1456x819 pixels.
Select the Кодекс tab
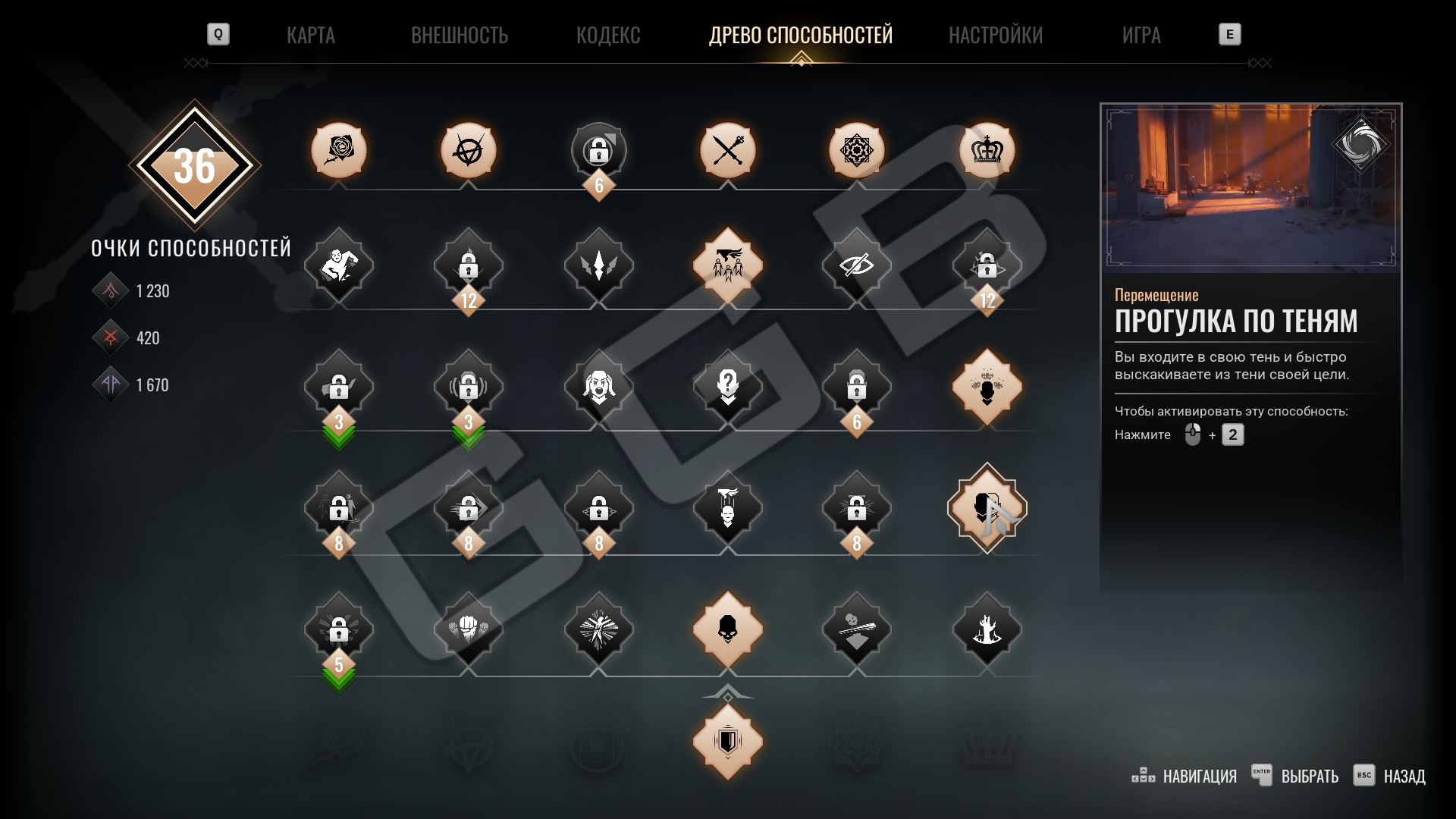pyautogui.click(x=607, y=35)
